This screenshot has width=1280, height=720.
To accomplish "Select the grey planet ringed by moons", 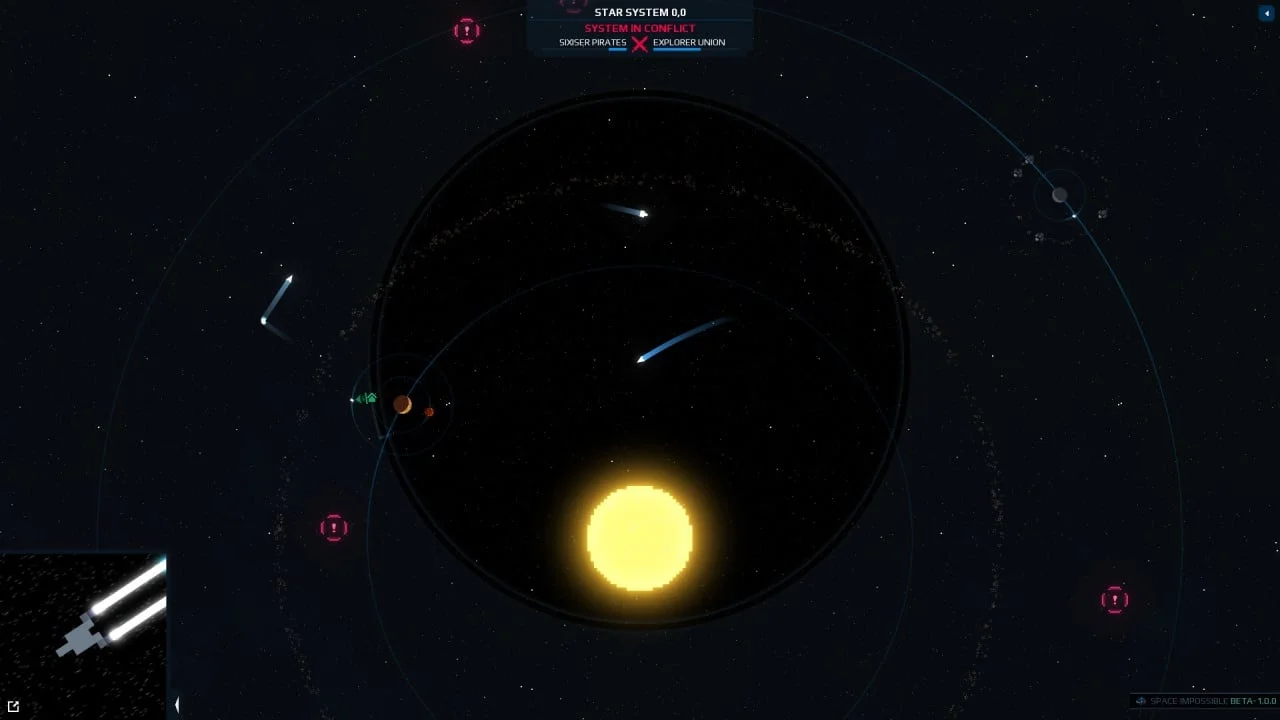I will coord(1060,195).
